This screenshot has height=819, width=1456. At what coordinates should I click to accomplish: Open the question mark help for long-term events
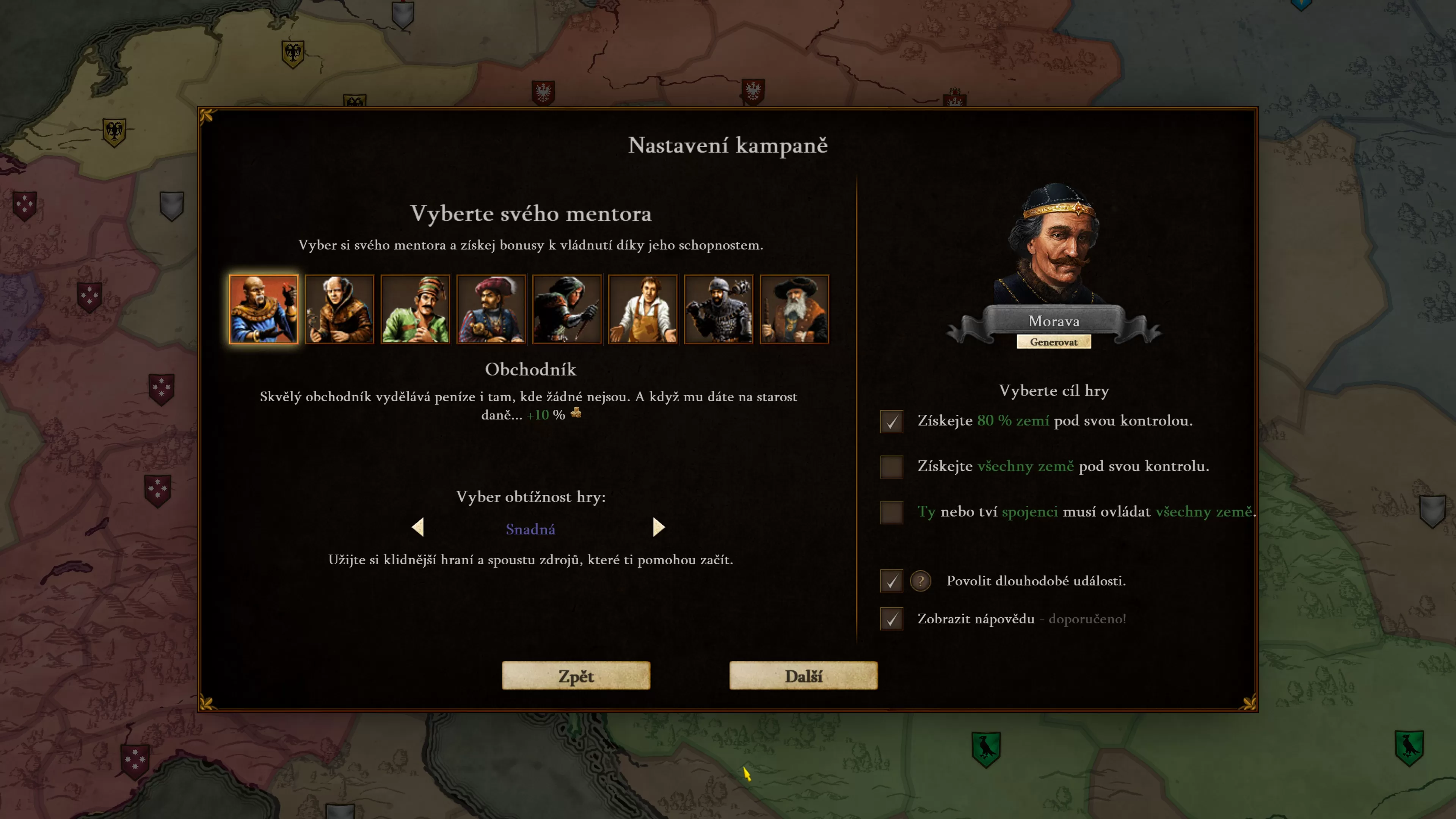coord(920,581)
